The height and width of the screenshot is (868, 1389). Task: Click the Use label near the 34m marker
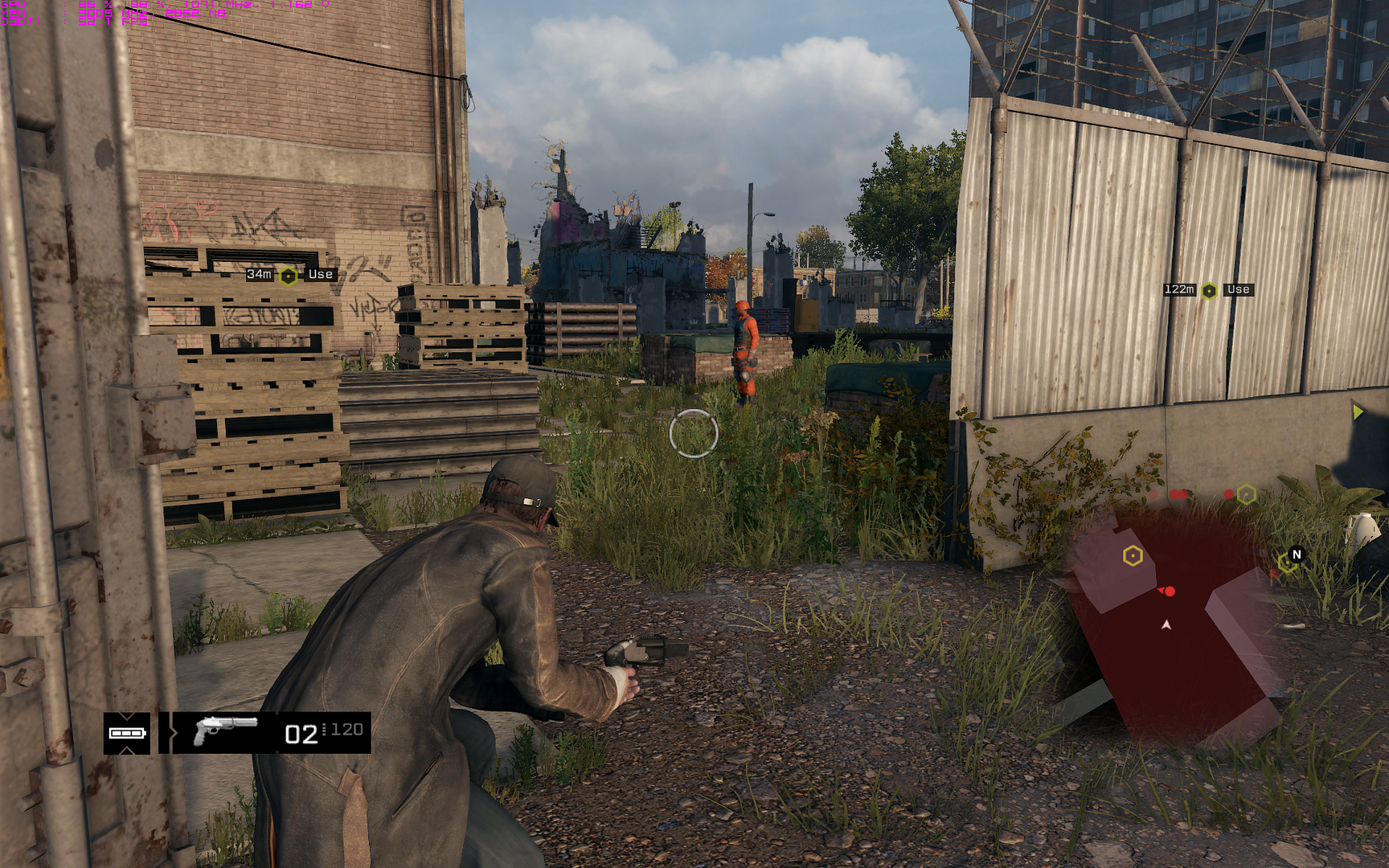point(319,274)
